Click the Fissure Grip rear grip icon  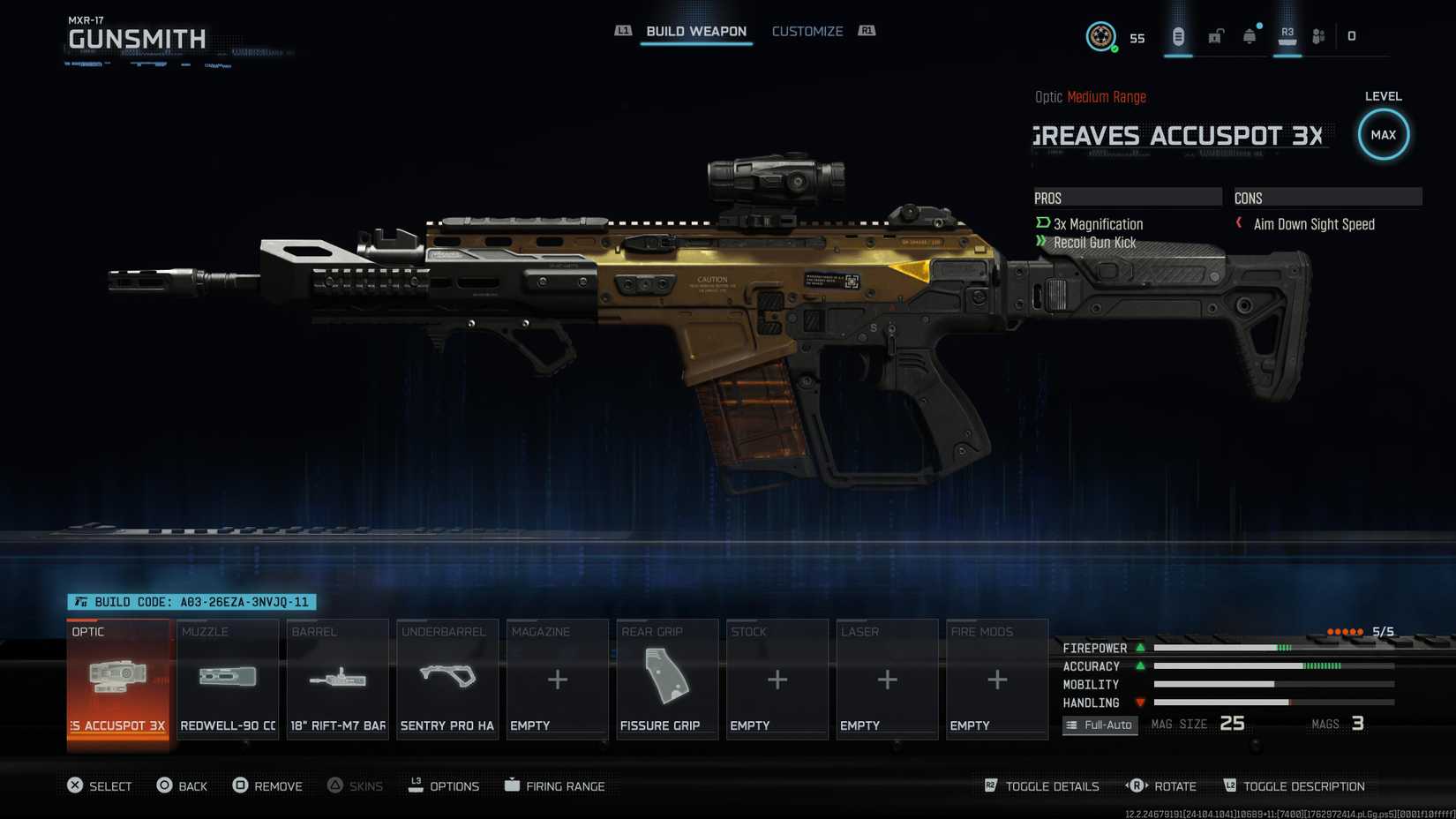(667, 680)
